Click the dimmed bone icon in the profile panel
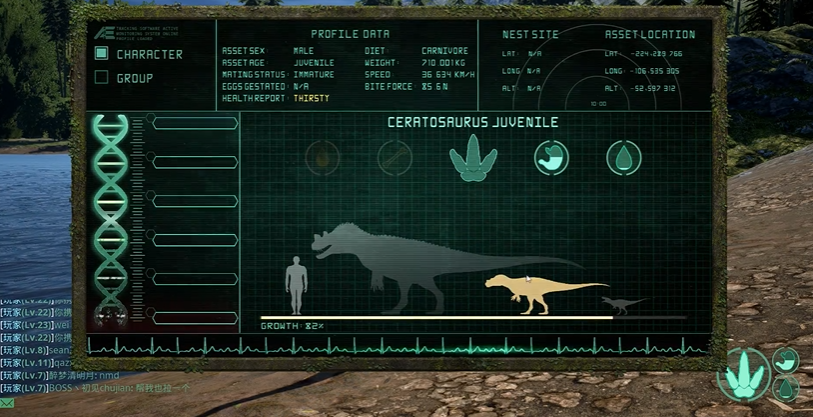 395,157
